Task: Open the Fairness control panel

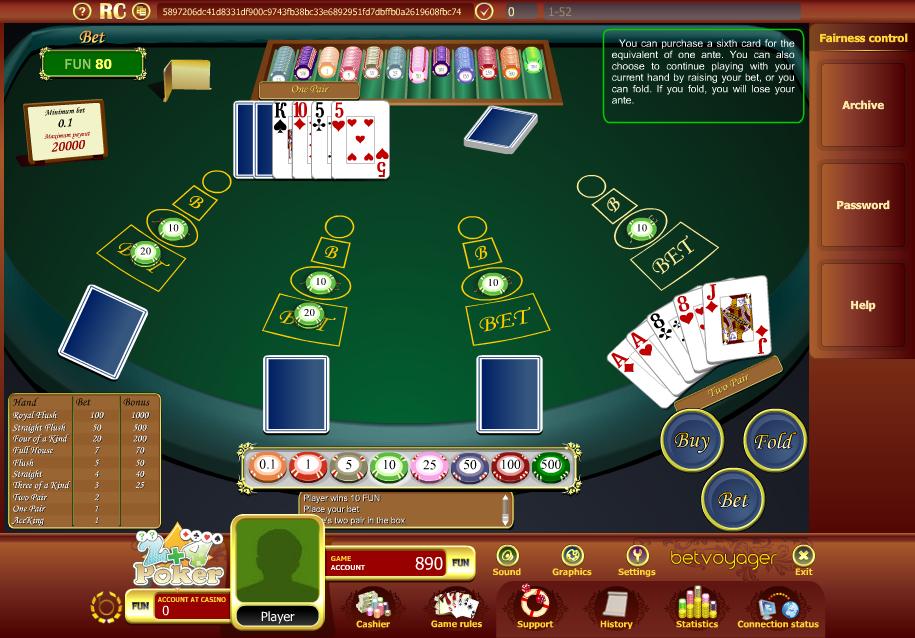Action: point(863,39)
